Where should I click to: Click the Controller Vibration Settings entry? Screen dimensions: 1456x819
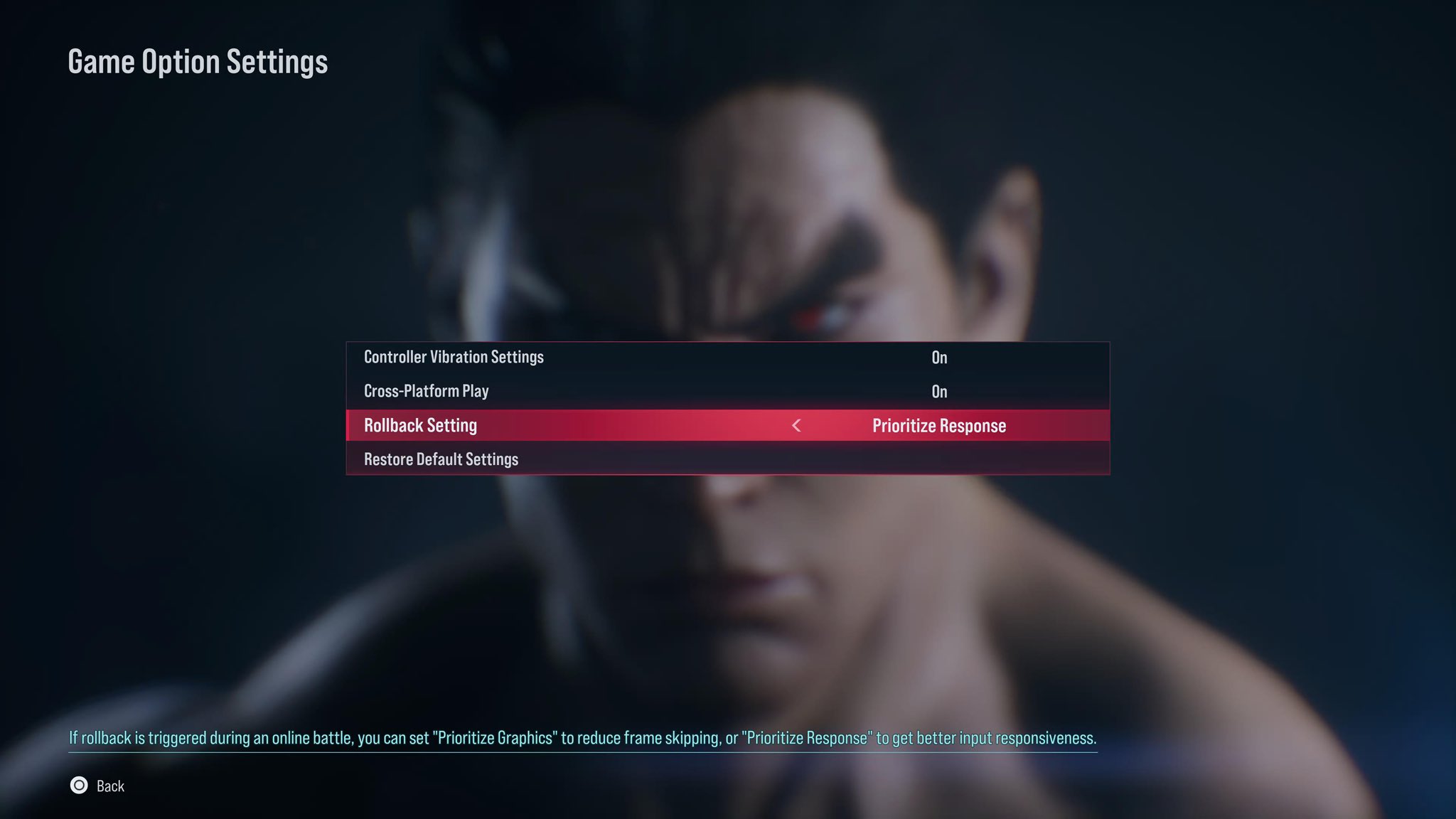click(x=454, y=357)
